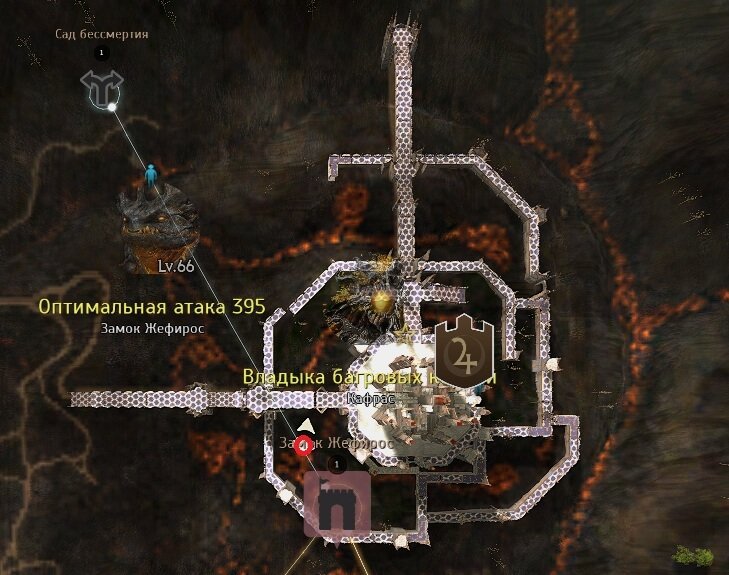
Task: Select the cyan player figure marker
Action: 151,174
